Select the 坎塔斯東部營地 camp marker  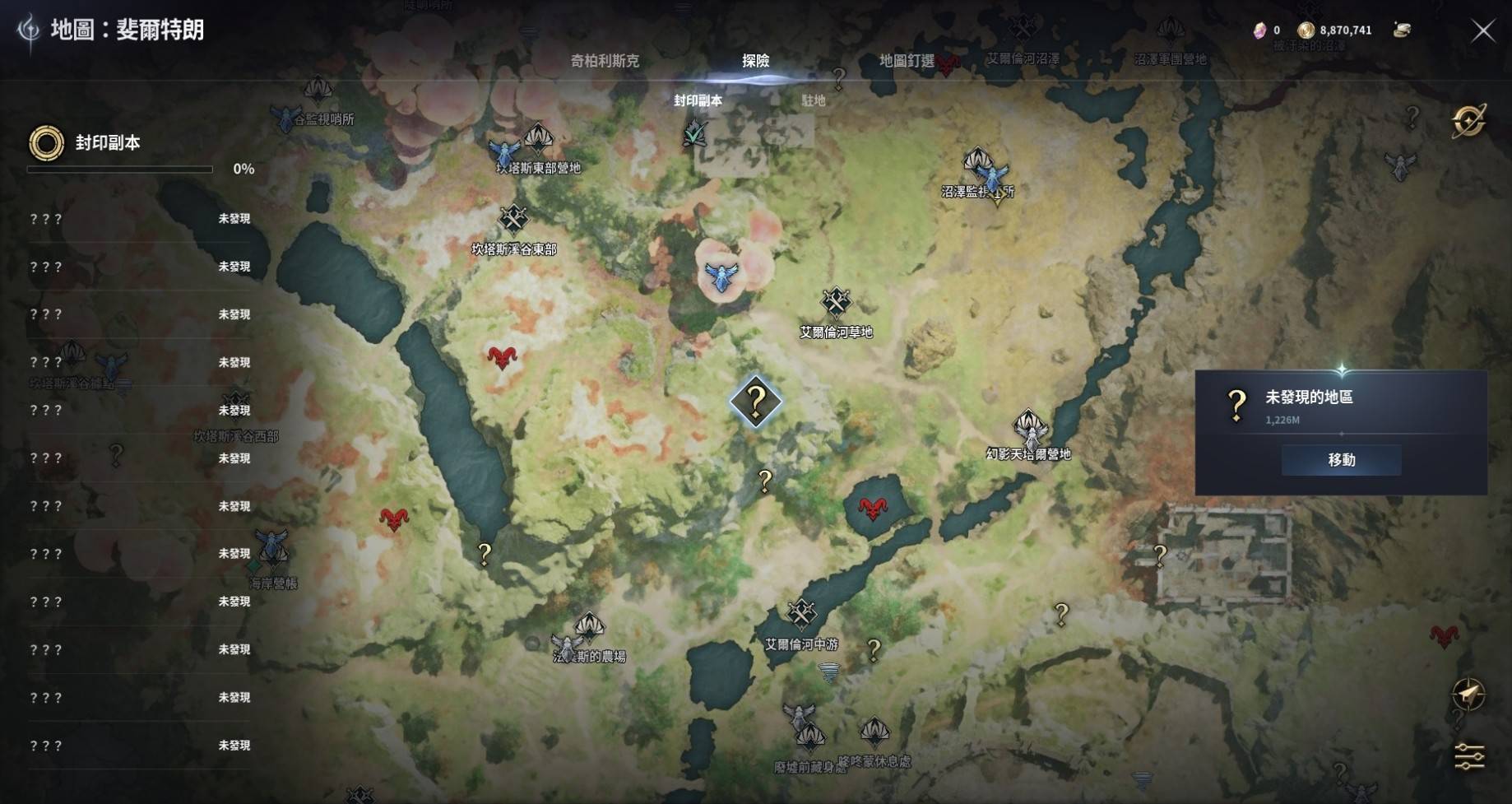coord(538,140)
